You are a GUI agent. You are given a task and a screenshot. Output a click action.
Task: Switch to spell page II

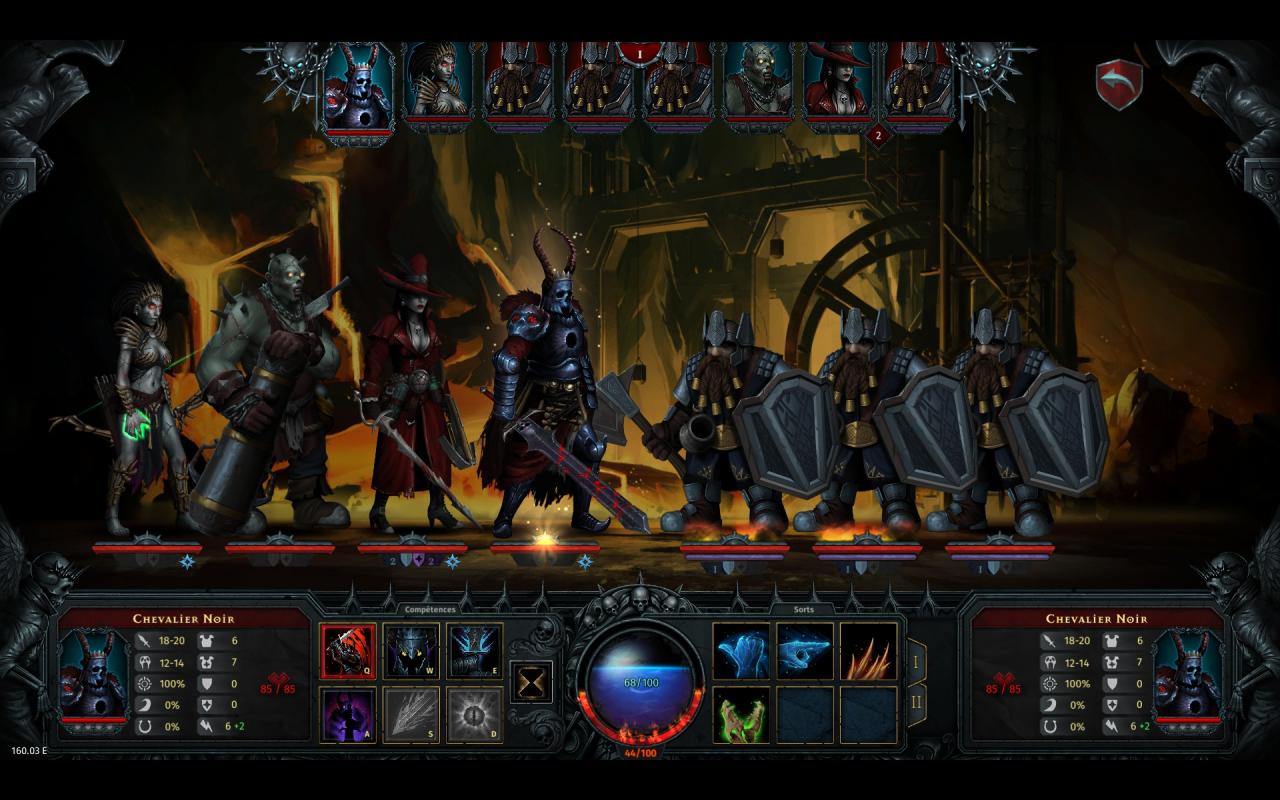pos(916,704)
